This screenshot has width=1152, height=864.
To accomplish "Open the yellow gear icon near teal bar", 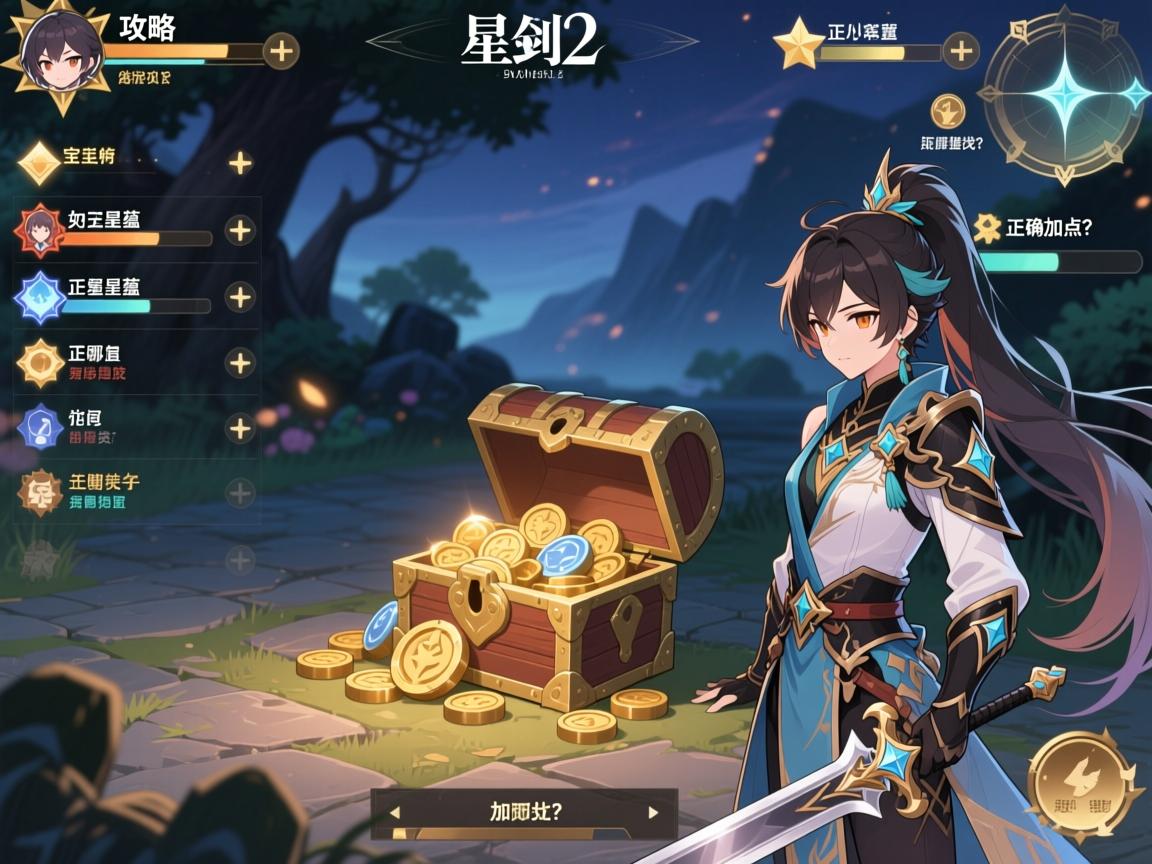I will [988, 228].
